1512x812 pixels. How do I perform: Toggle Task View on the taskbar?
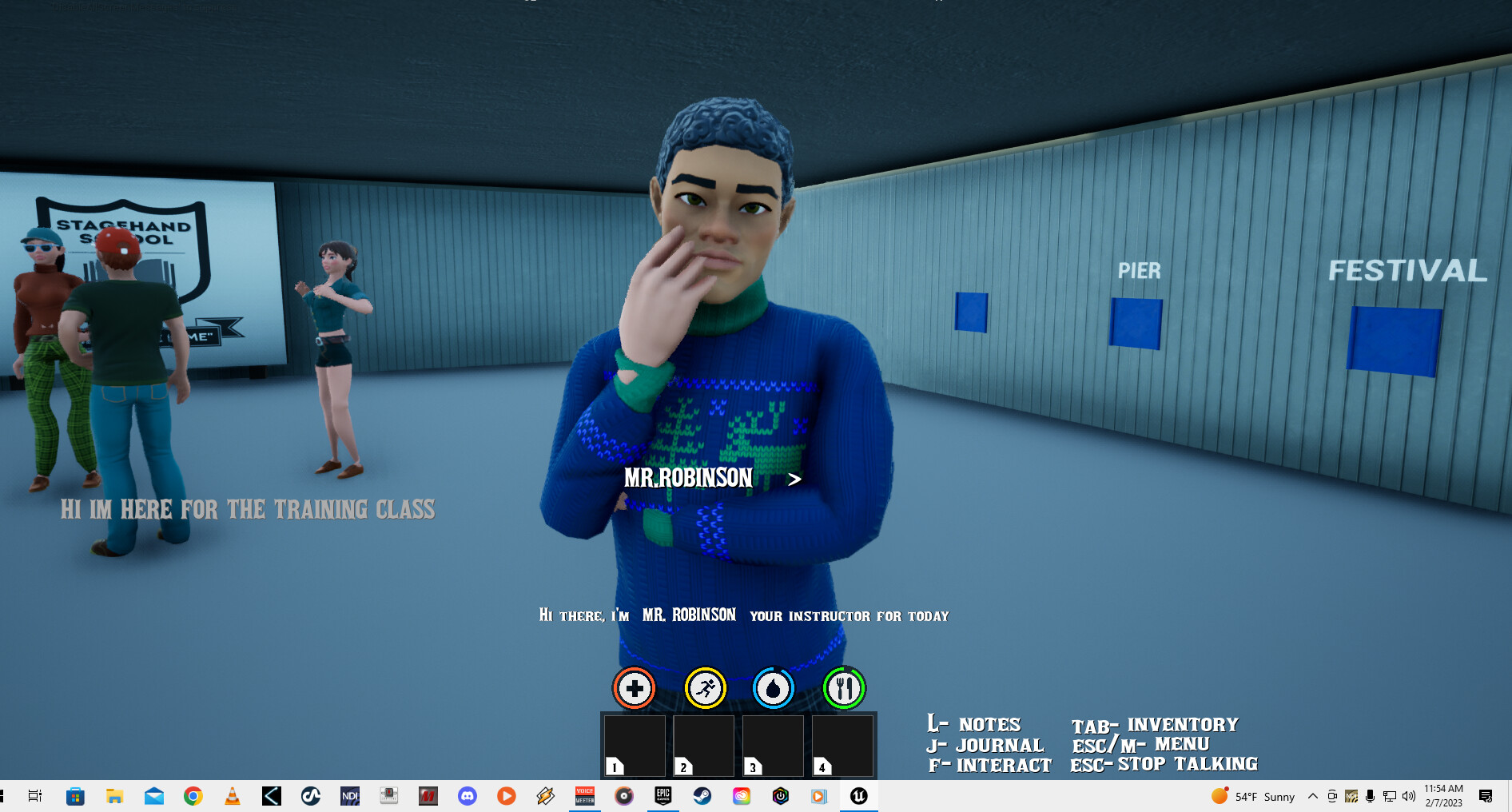[x=35, y=796]
